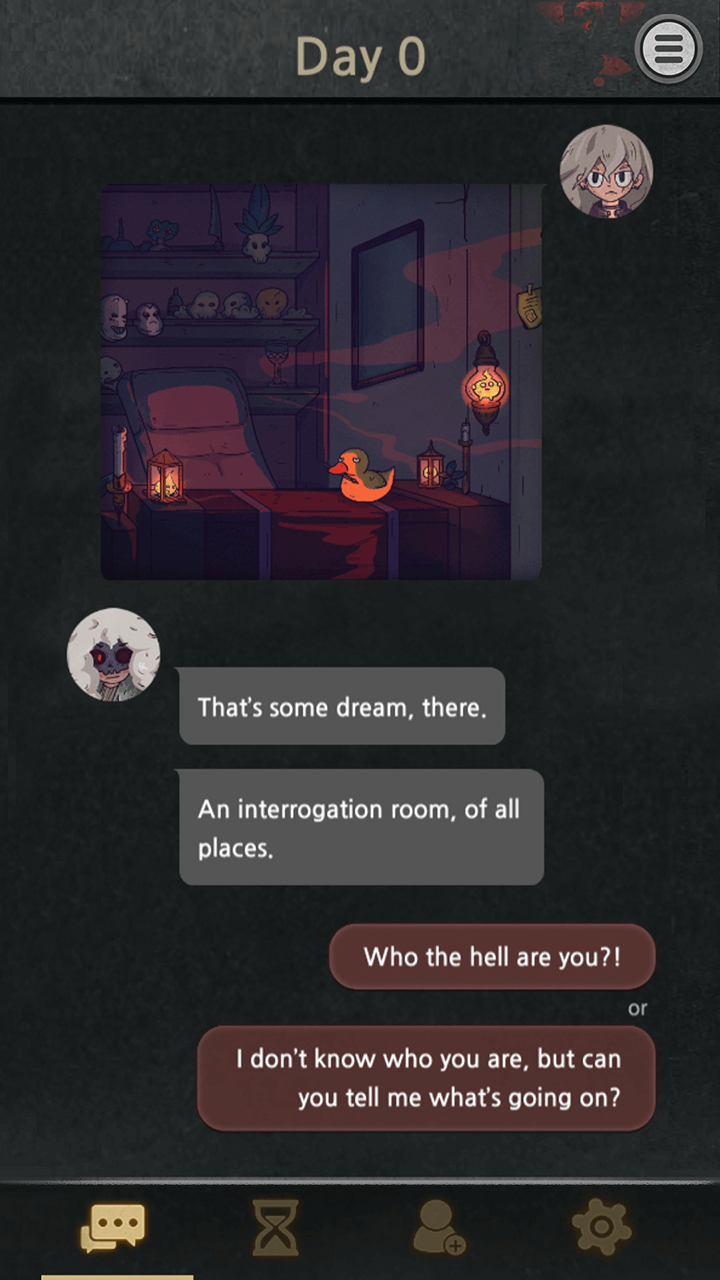The width and height of the screenshot is (720, 1280).
Task: Open the gear settings tab
Action: coord(600,1228)
